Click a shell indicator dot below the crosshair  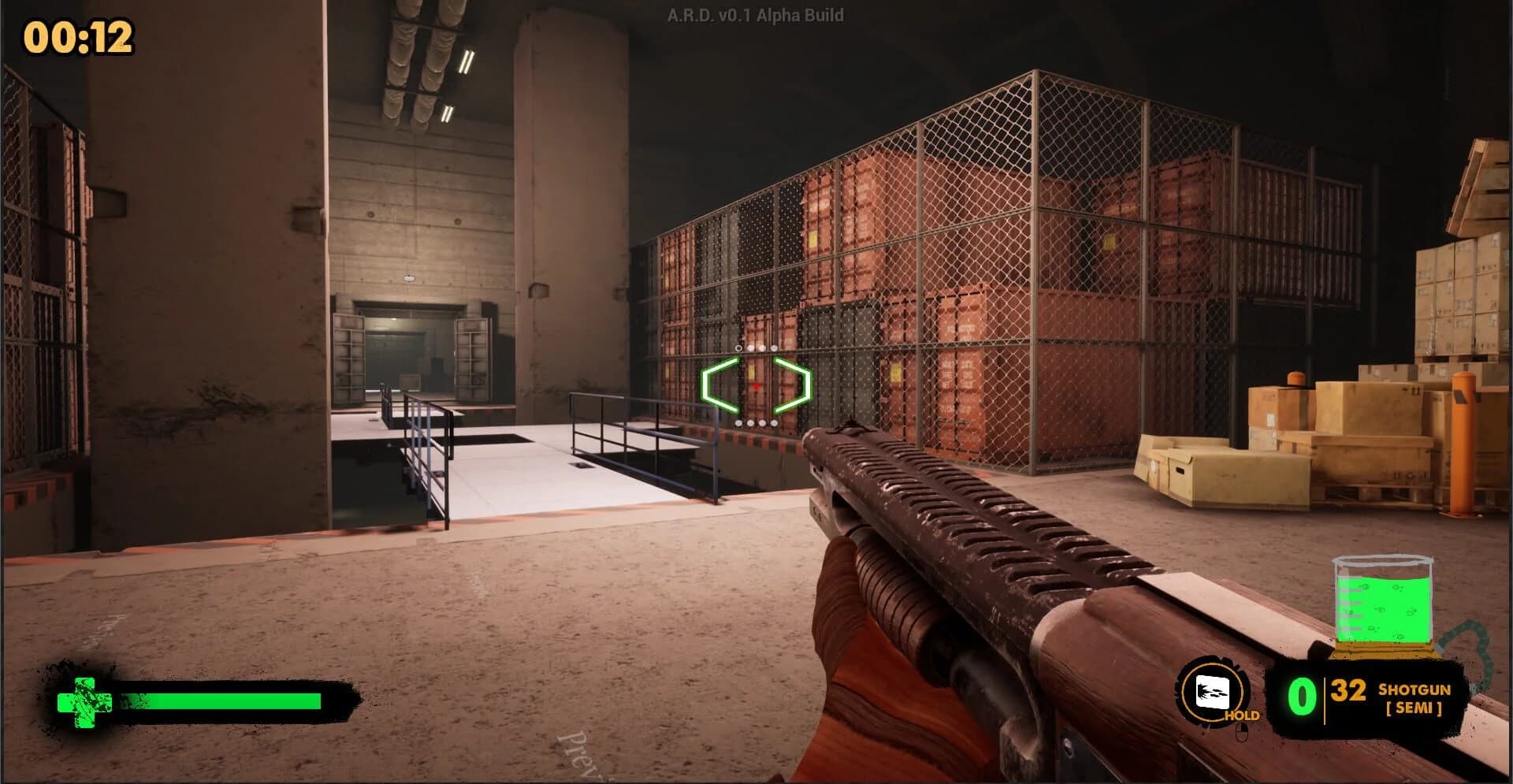[x=750, y=423]
